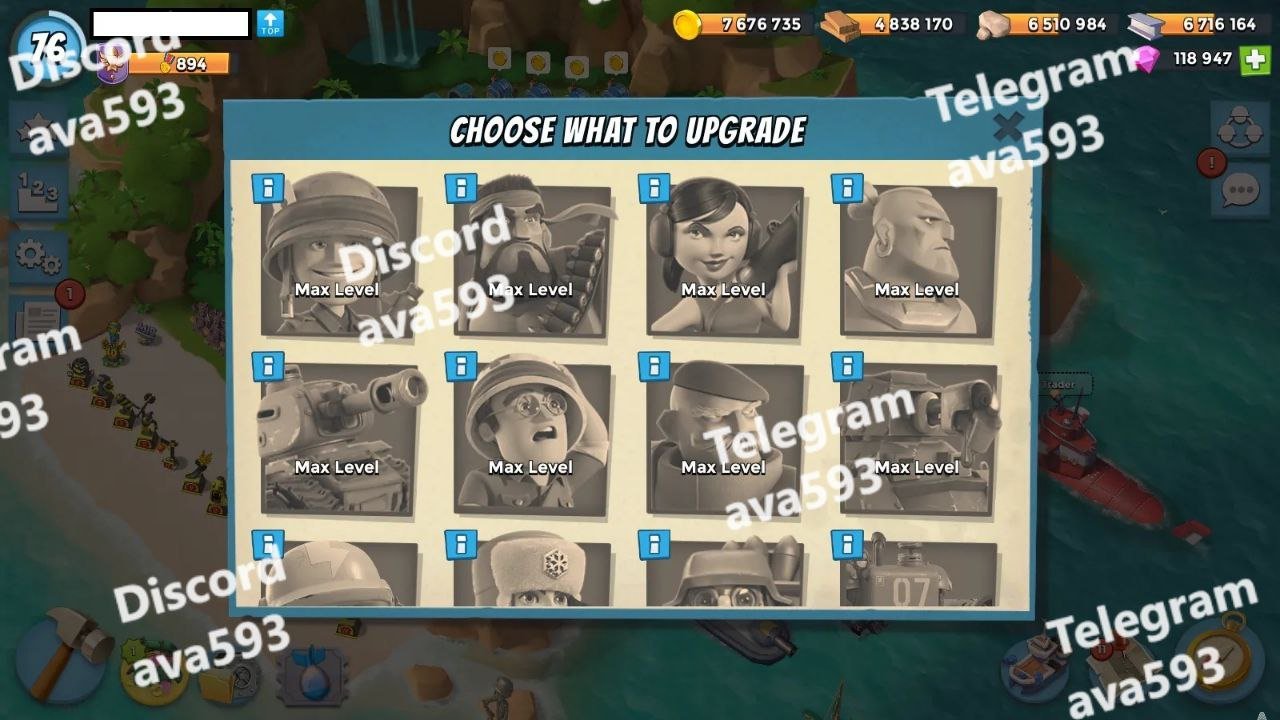The width and height of the screenshot is (1280, 720).
Task: Show info for the Tank
Action: point(267,366)
